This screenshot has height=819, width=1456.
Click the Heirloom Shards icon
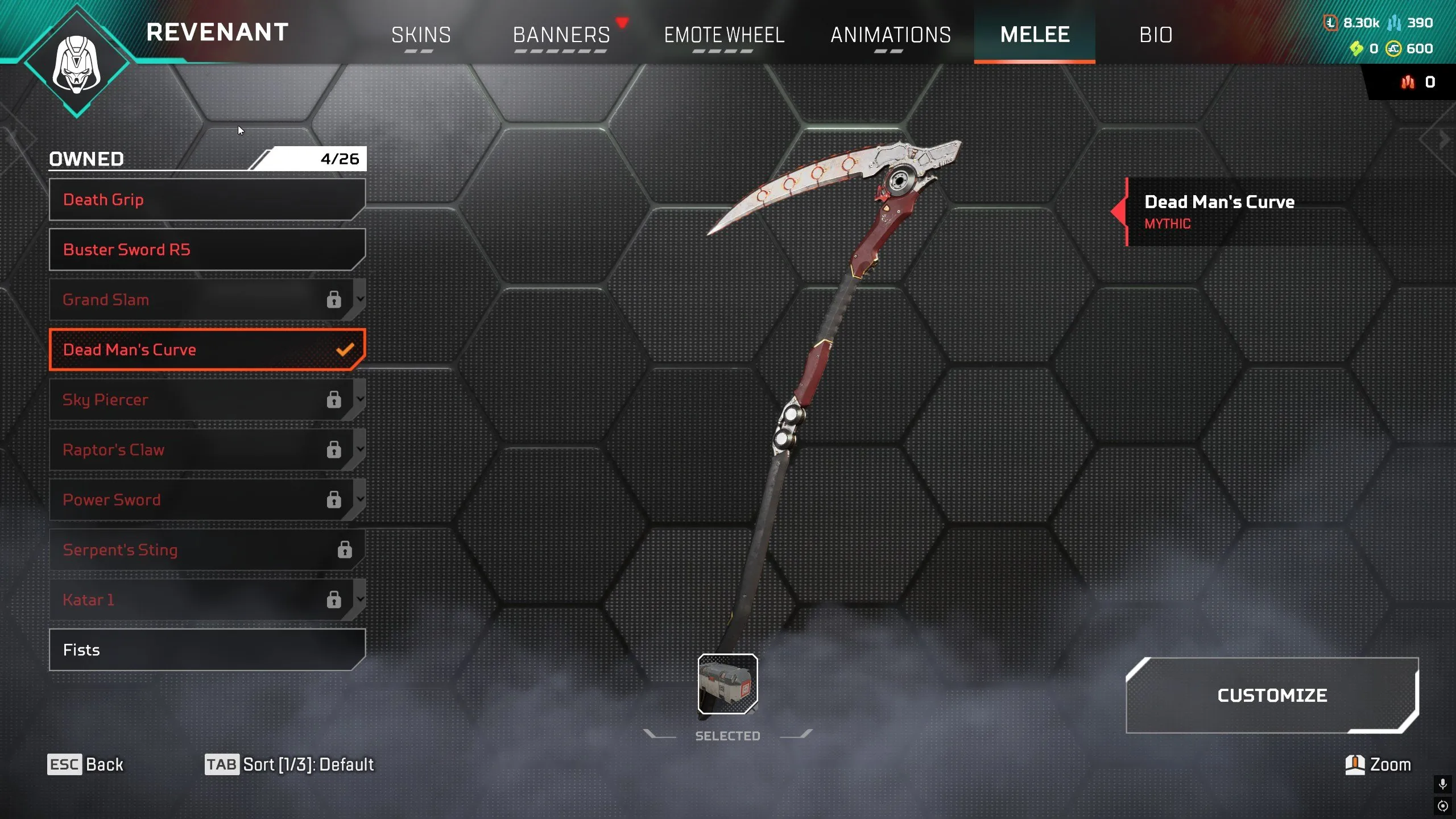coord(1356,49)
